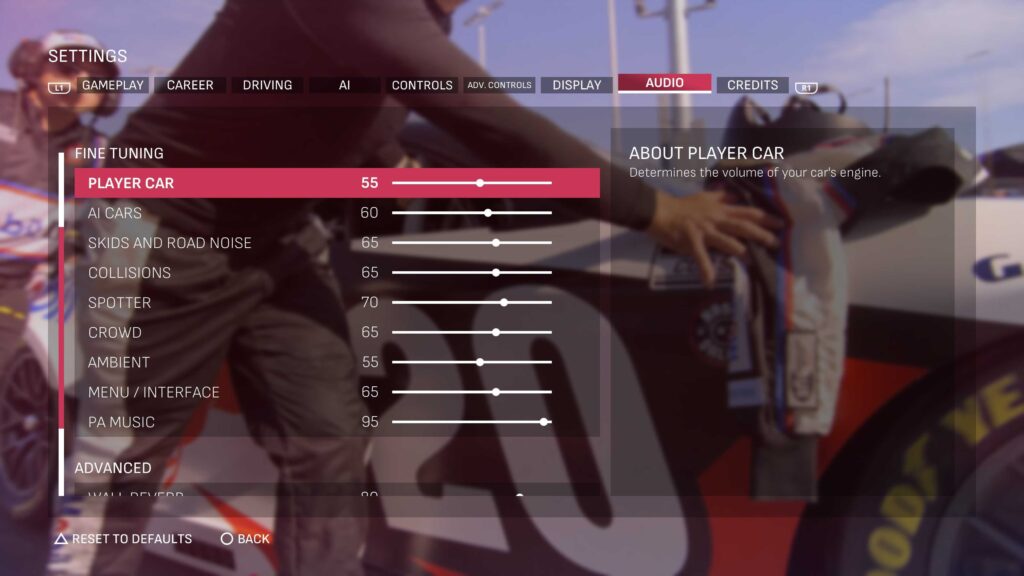This screenshot has height=576, width=1024.
Task: Set the Ambient volume slider
Action: click(480, 362)
